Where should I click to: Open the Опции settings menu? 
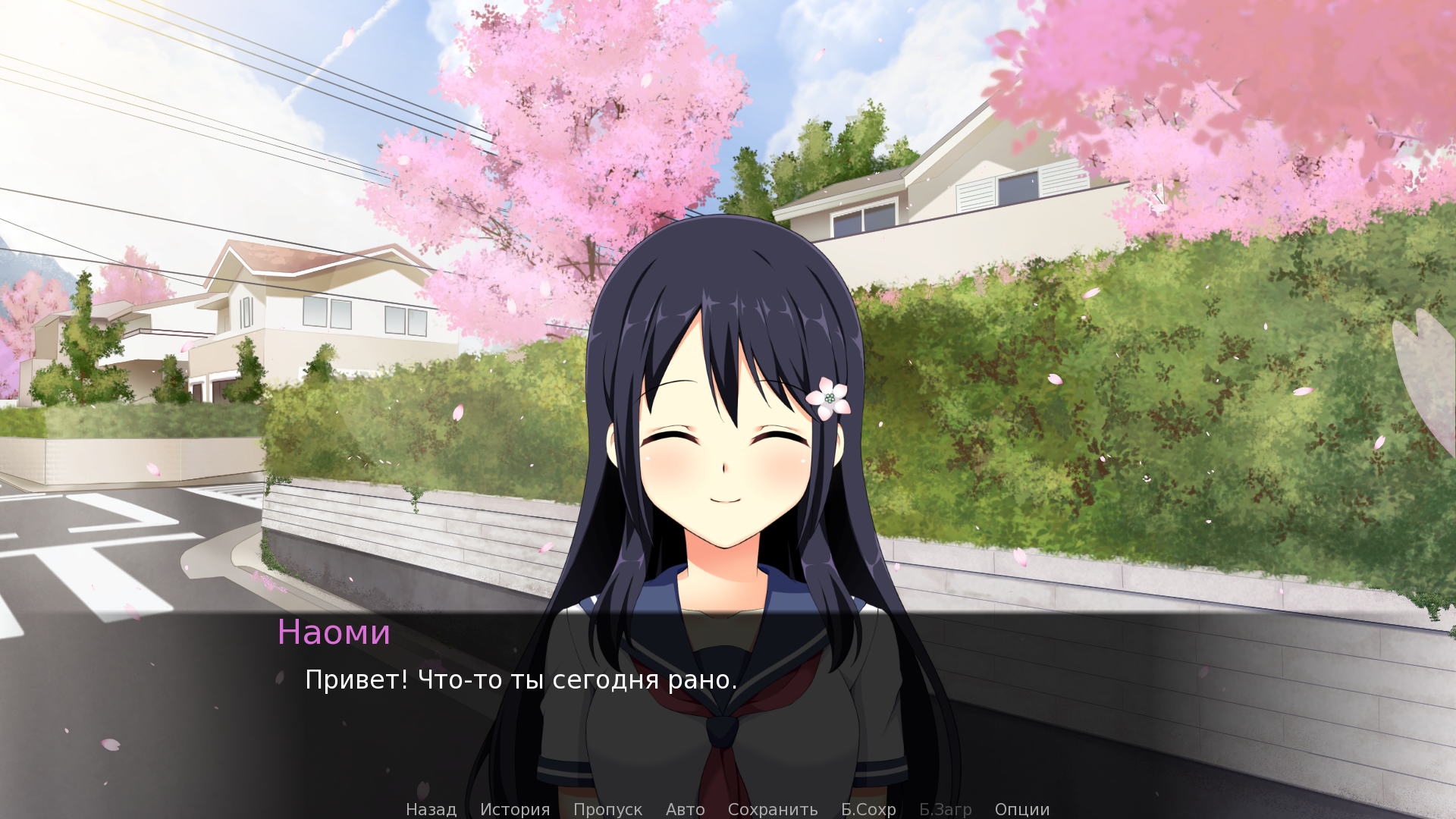click(1021, 809)
